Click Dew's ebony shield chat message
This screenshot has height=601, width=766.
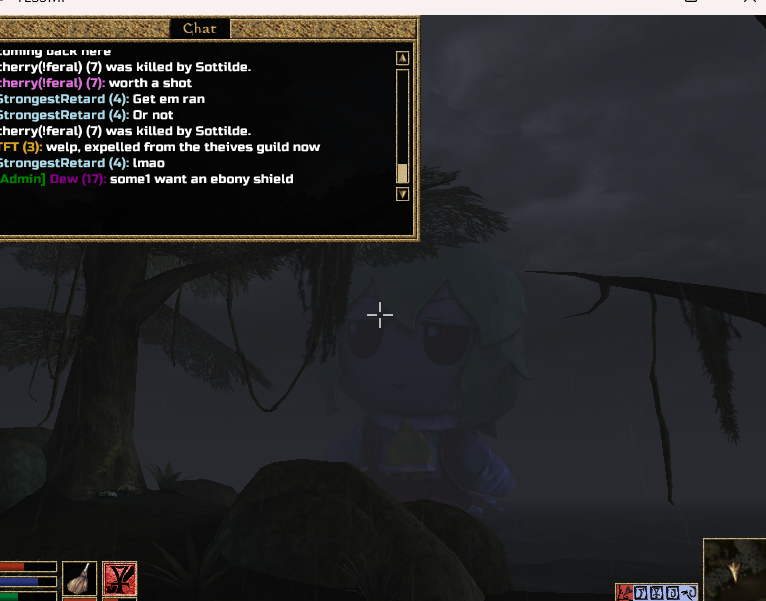click(x=201, y=179)
